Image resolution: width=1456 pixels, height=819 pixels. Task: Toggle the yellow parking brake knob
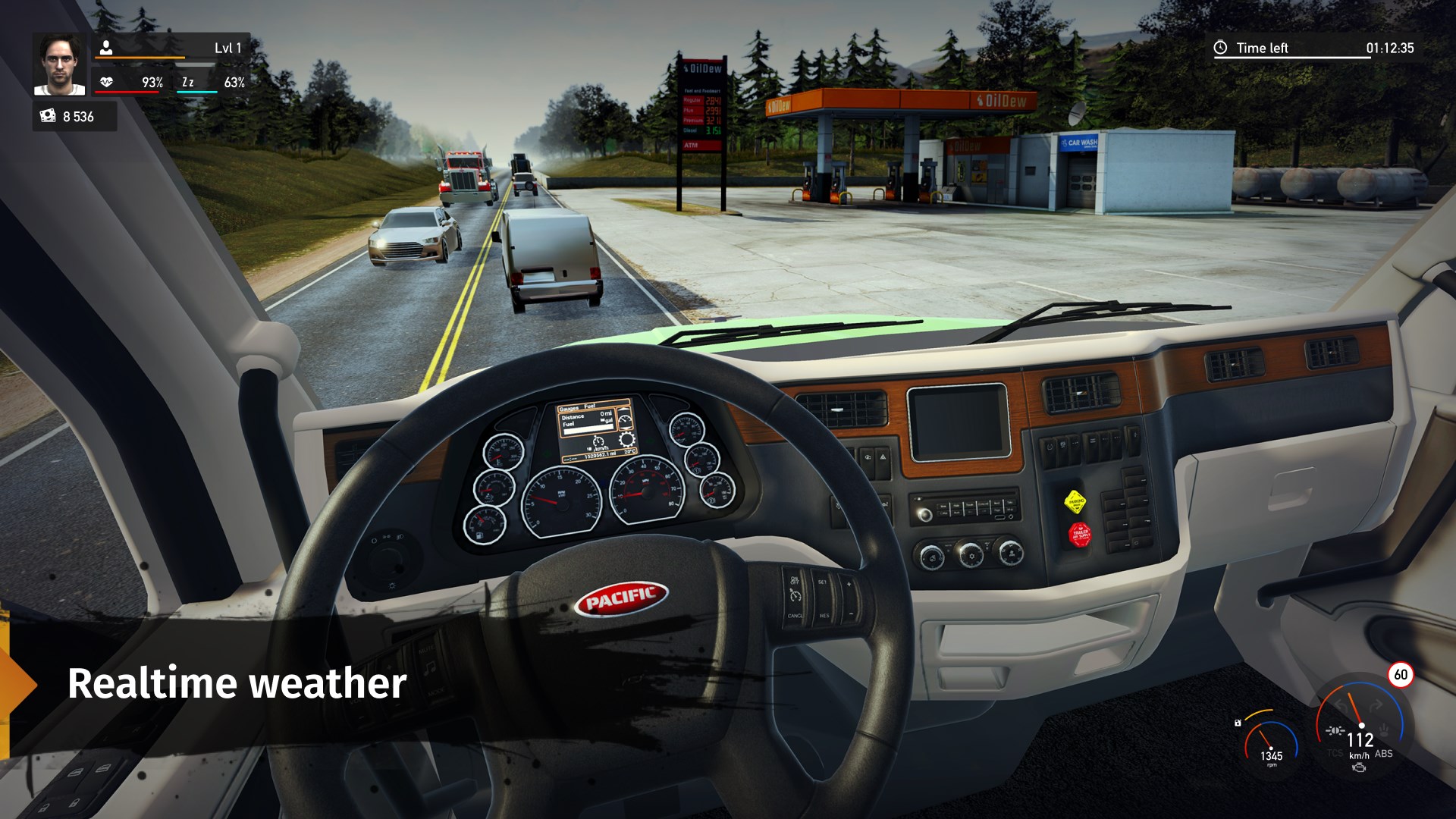click(x=1075, y=501)
